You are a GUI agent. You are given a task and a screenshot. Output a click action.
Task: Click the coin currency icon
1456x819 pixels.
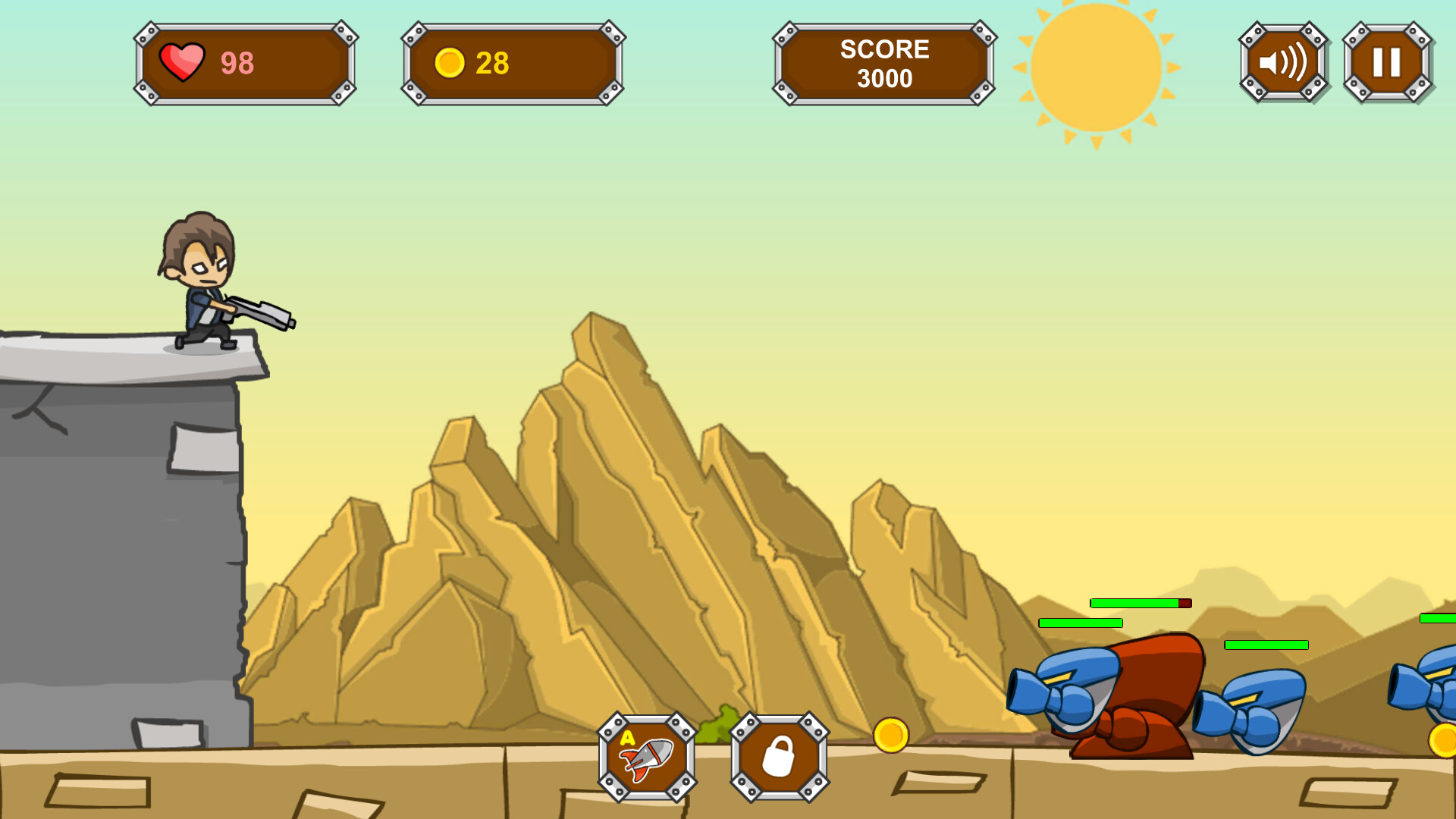tap(449, 64)
